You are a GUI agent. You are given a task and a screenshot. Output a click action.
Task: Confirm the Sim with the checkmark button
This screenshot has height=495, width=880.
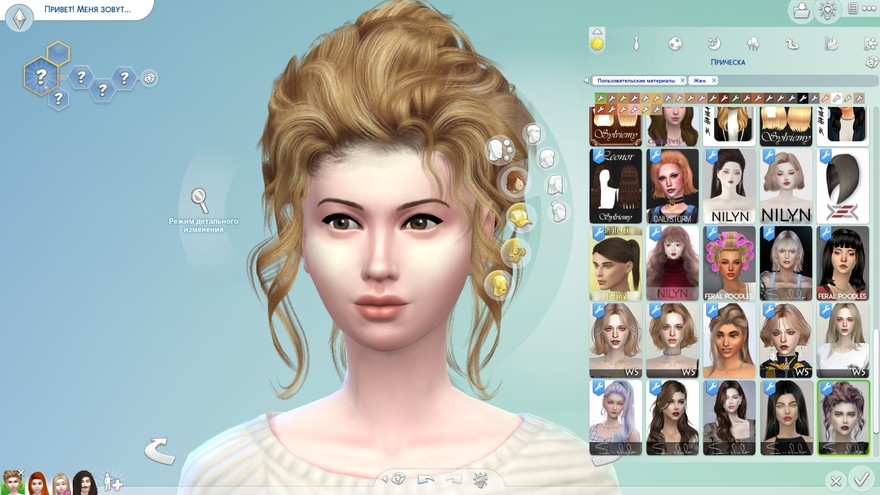[860, 480]
